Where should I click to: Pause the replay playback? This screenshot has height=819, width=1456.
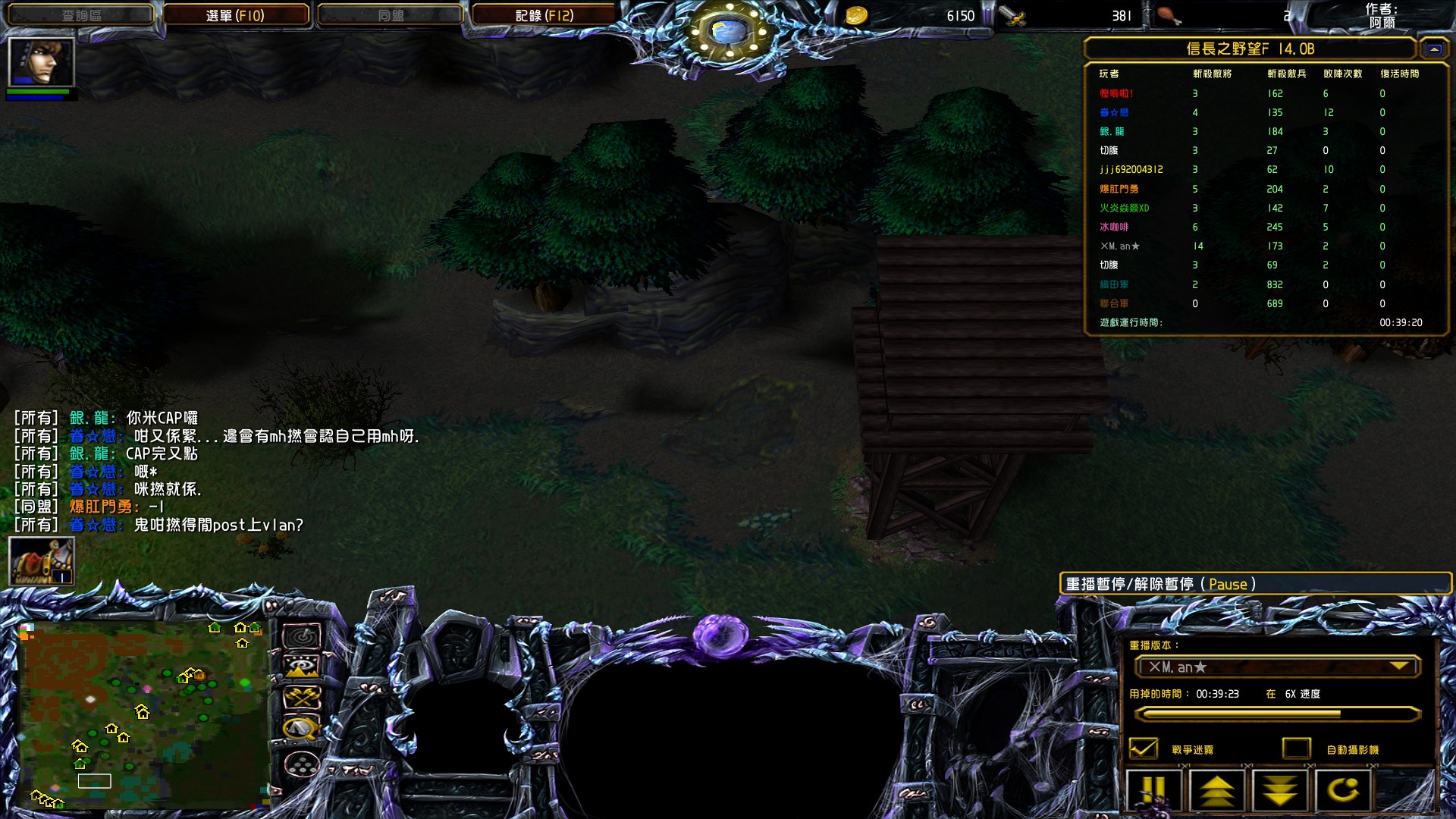1153,790
